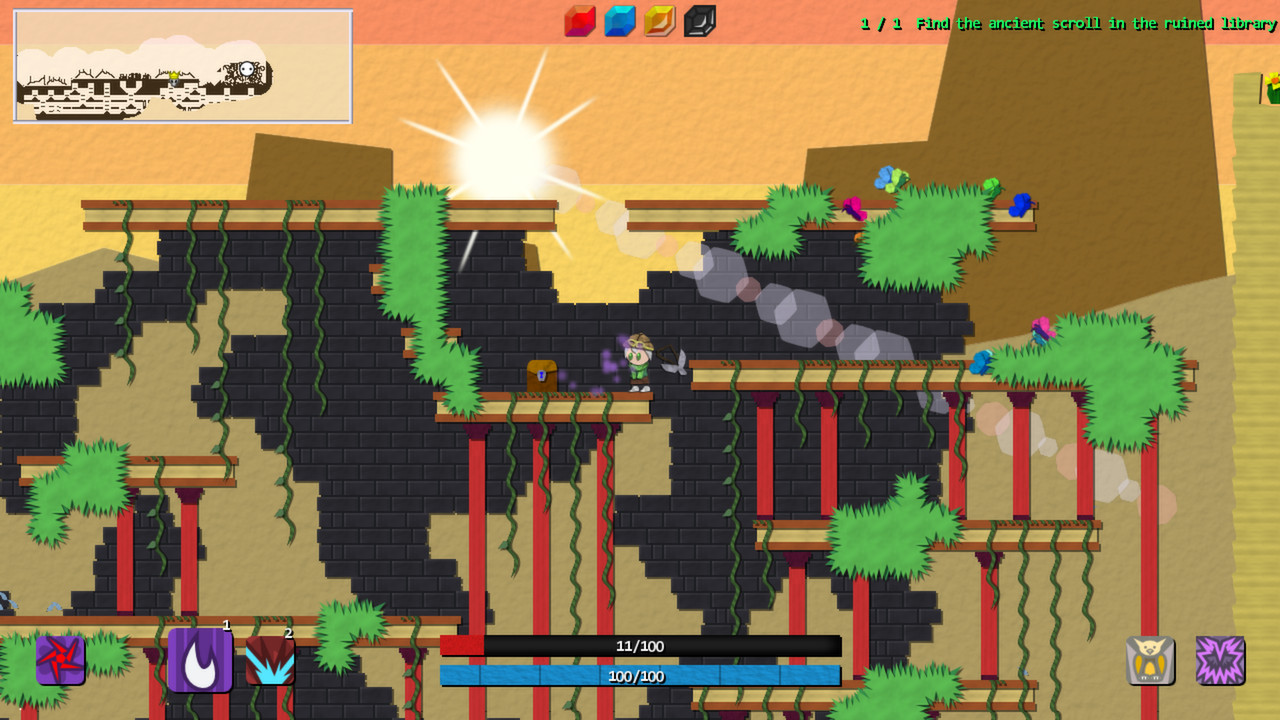Viewport: 1280px width, 720px height.
Task: Activate the red shuriken ability
Action: [60, 660]
